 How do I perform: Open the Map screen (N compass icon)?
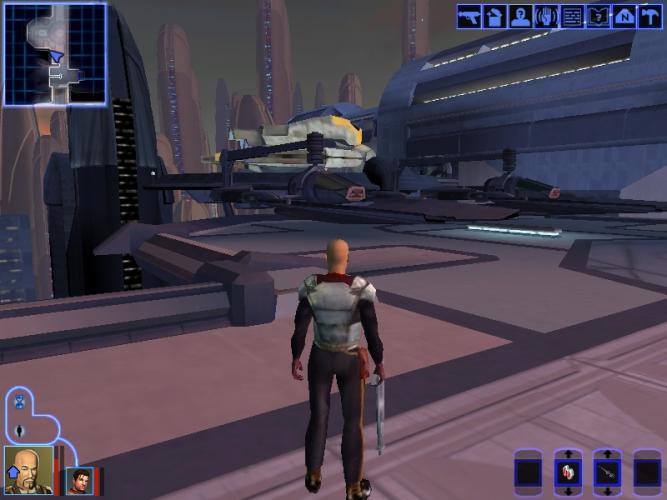624,16
